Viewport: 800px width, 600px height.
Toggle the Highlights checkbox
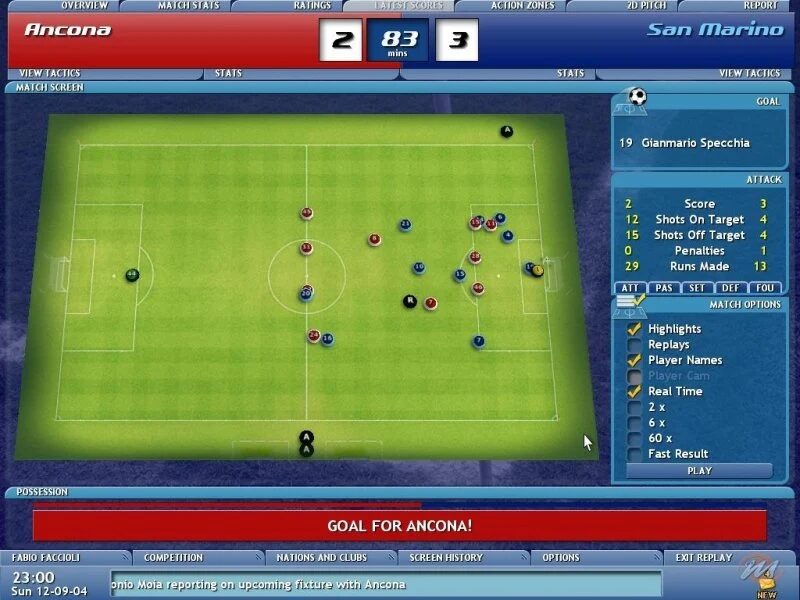(x=634, y=329)
